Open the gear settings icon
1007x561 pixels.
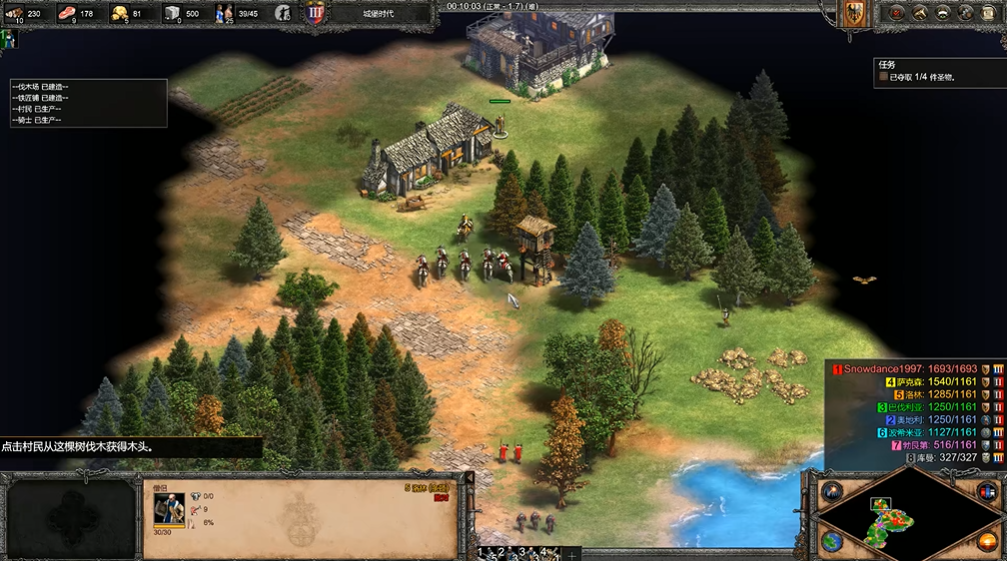tap(965, 13)
